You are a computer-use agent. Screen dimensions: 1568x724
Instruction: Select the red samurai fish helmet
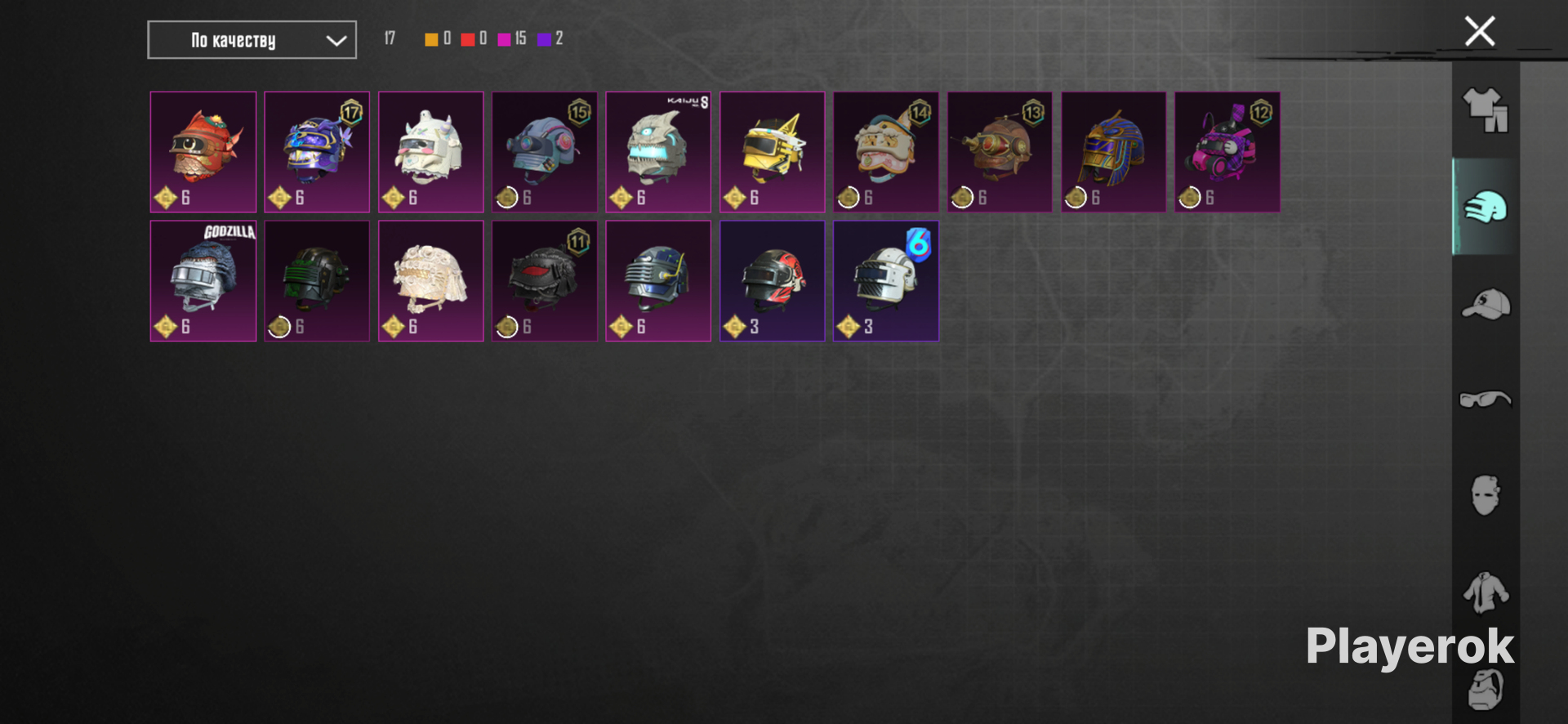tap(203, 152)
